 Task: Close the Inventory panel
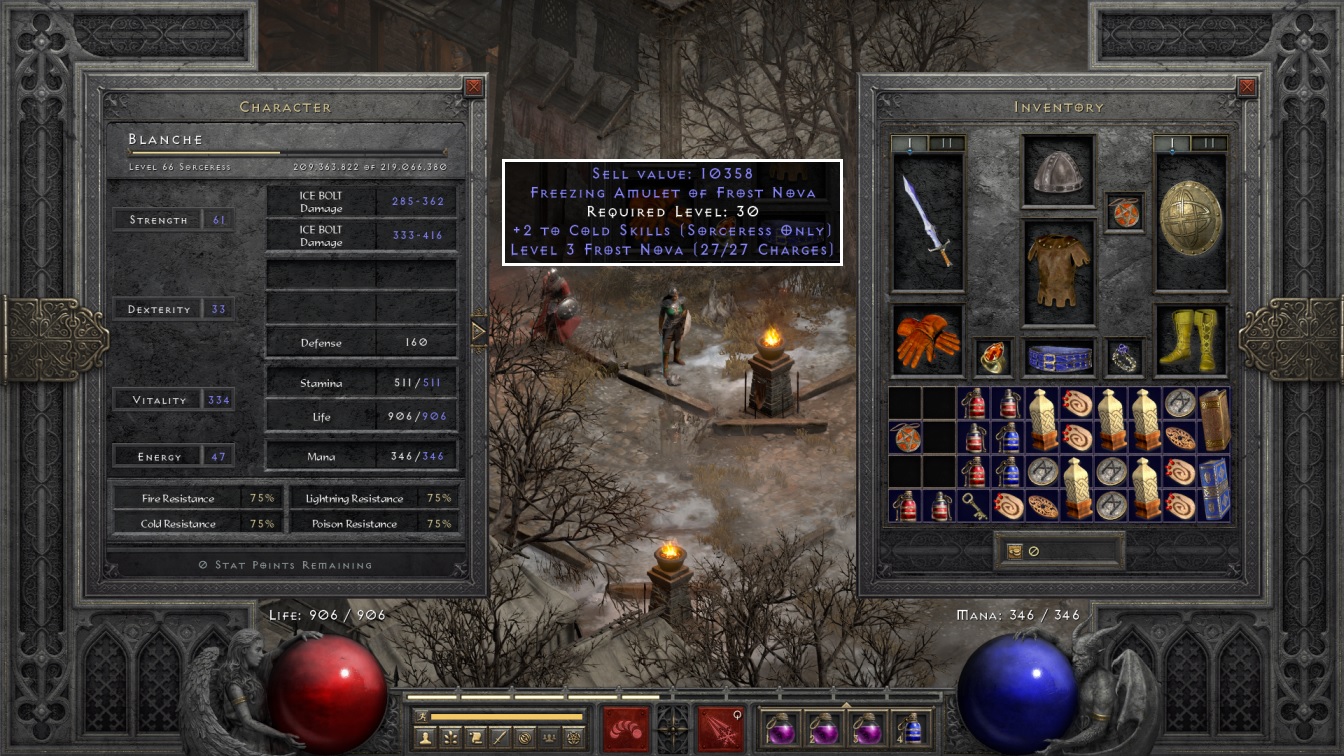coord(1246,88)
